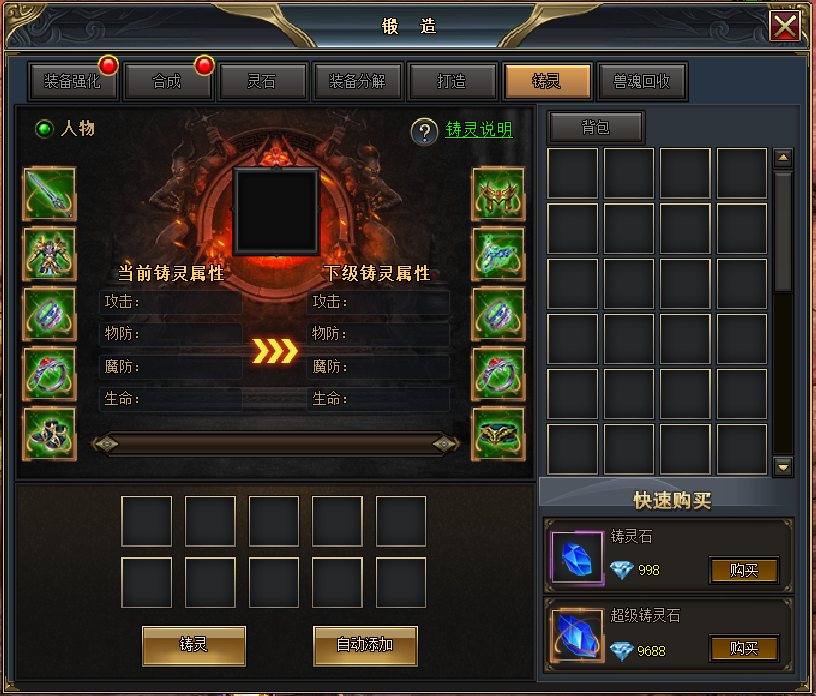
Task: Click the 铸灵 confirm button
Action: pos(194,645)
